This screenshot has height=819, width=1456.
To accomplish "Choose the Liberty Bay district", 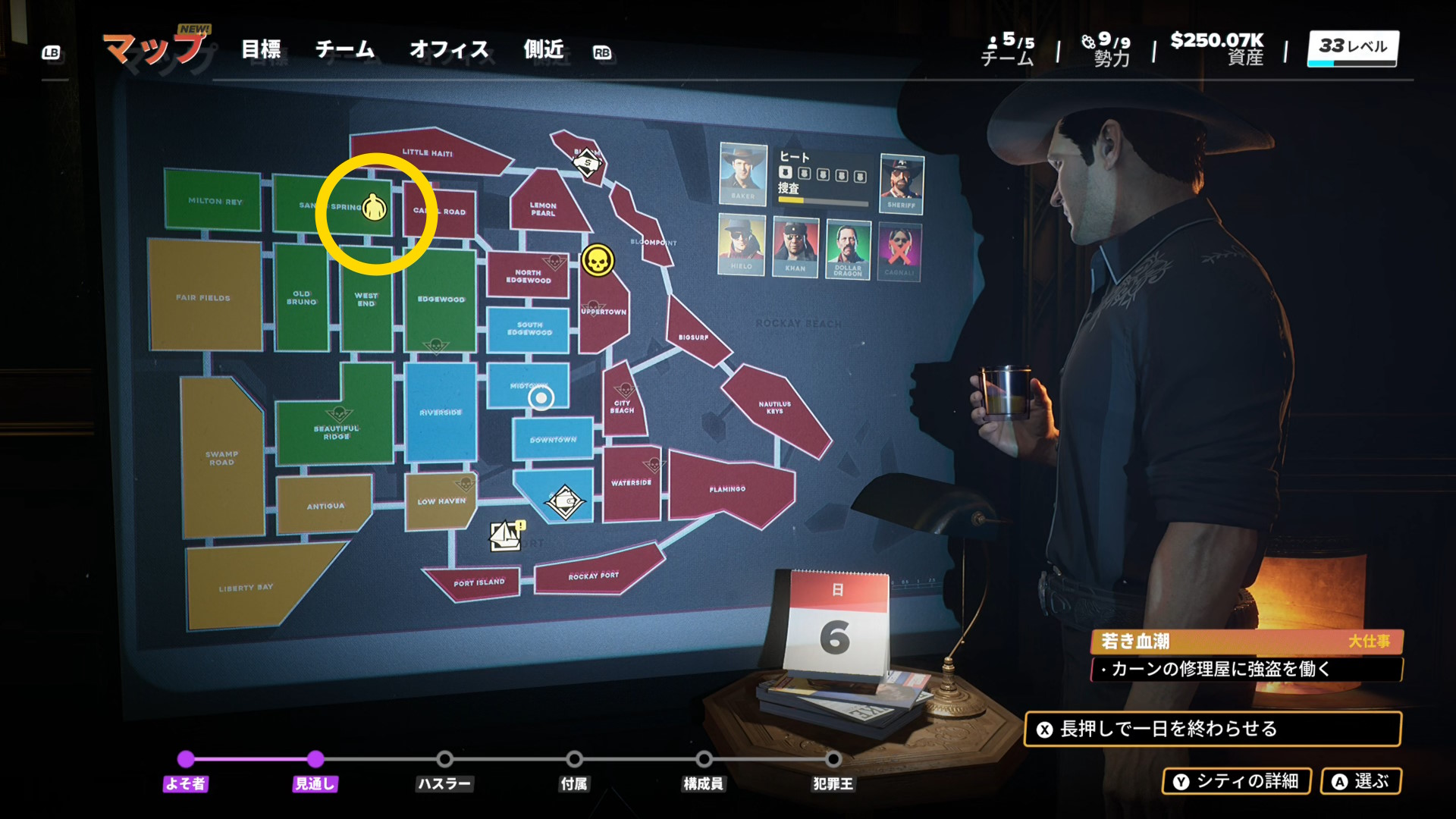I will [x=246, y=588].
